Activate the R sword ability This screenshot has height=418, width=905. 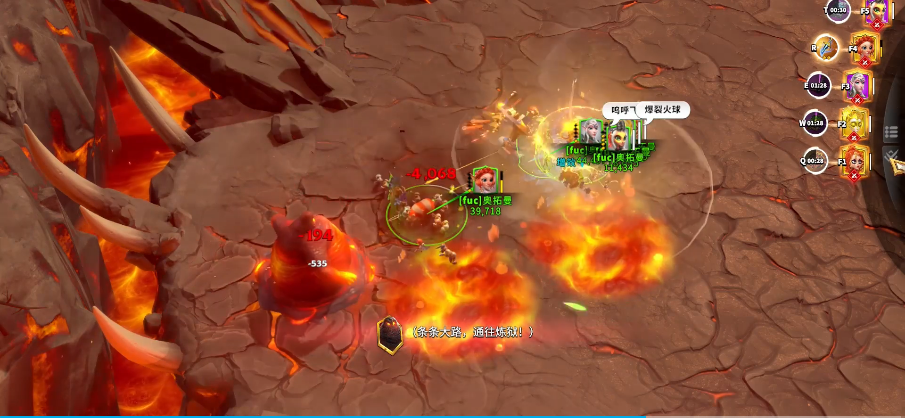[x=825, y=46]
